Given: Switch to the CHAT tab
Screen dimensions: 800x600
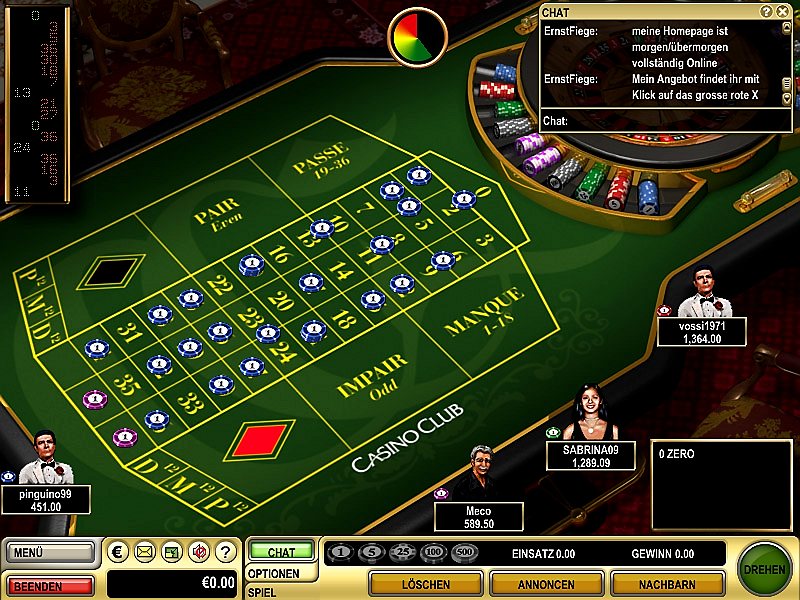Looking at the screenshot, I should pos(281,552).
